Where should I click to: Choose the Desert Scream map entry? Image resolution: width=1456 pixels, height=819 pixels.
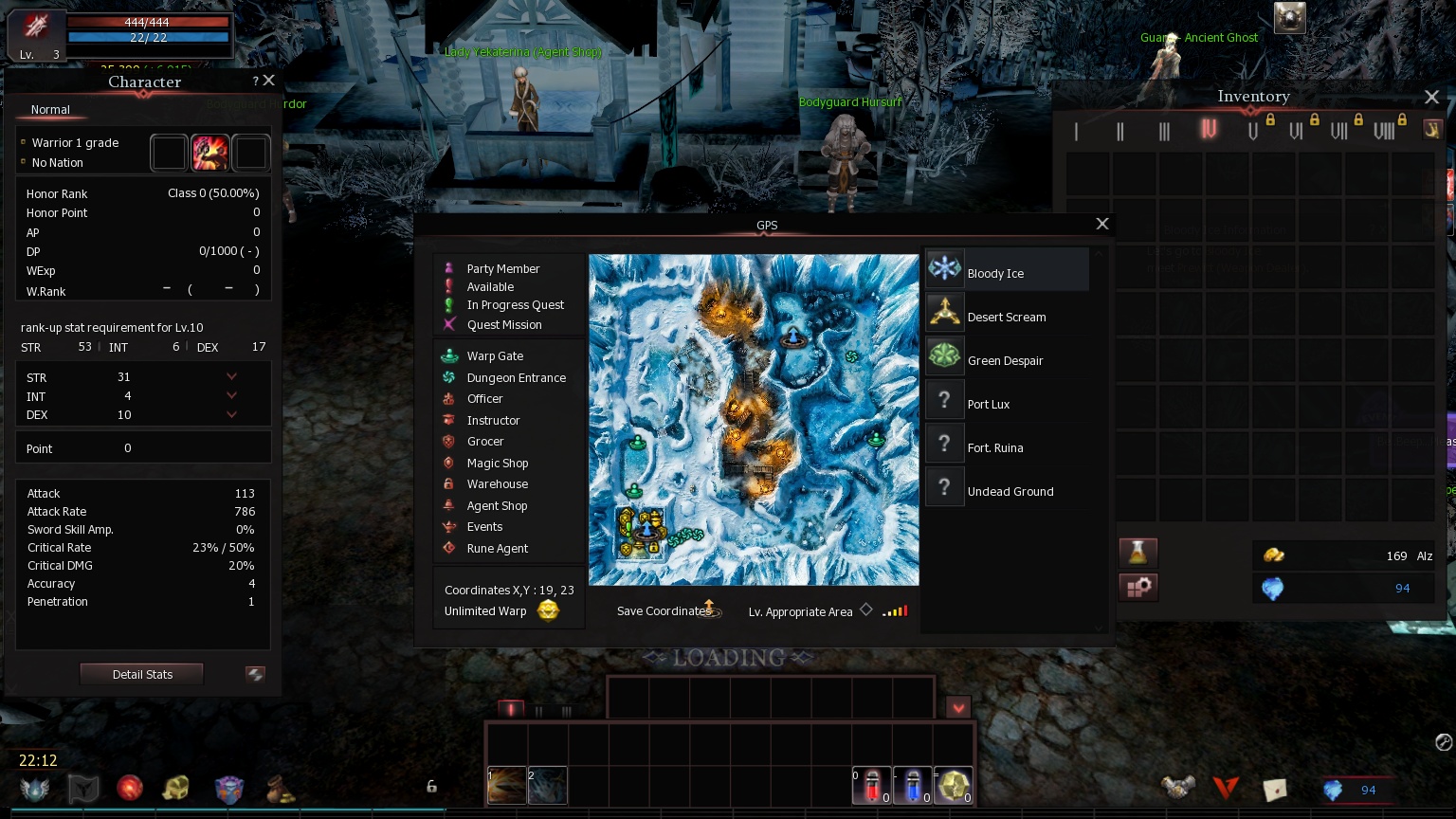pyautogui.click(x=1007, y=317)
